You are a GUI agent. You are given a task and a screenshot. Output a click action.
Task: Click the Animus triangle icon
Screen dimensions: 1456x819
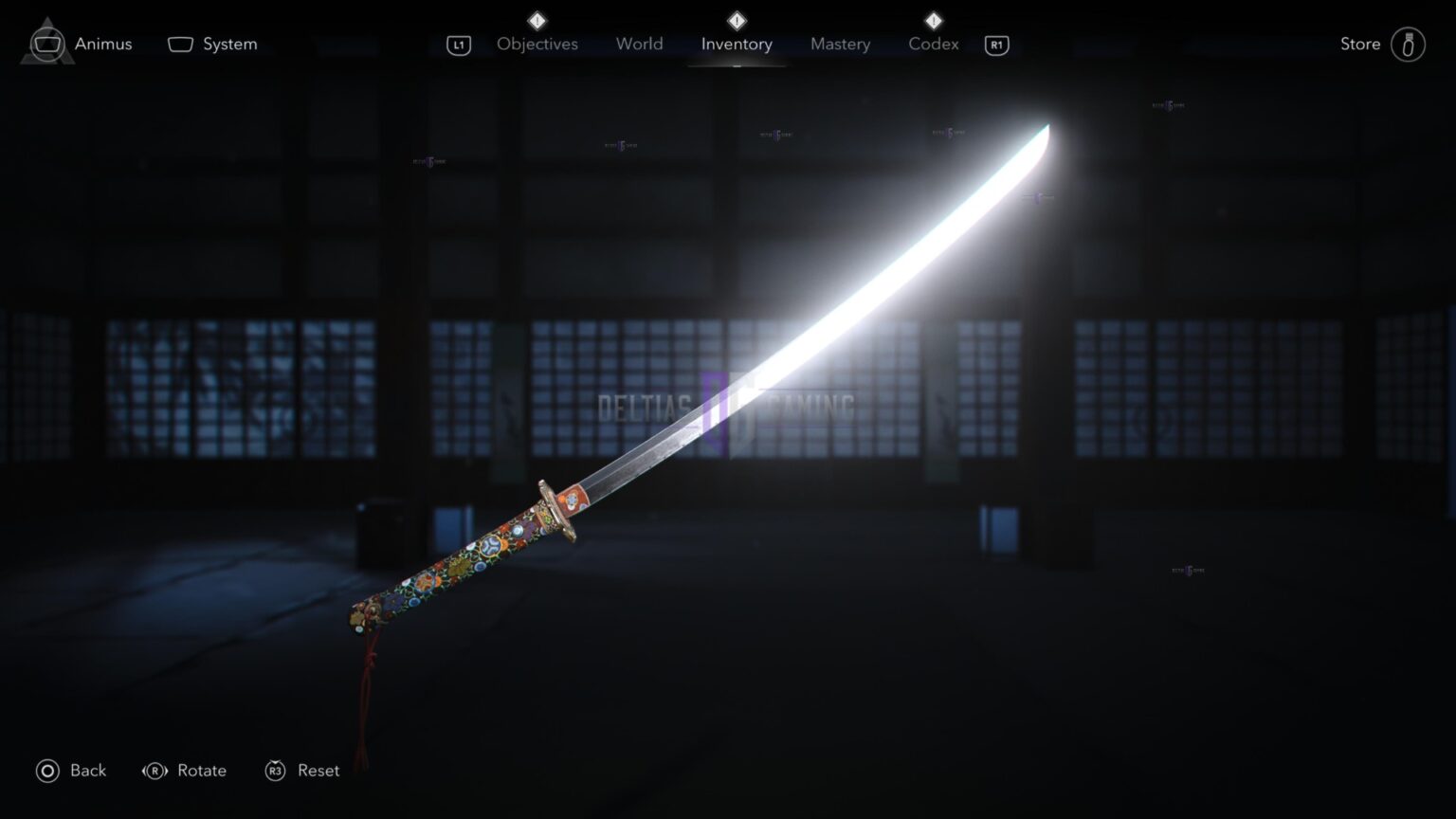pos(45,44)
